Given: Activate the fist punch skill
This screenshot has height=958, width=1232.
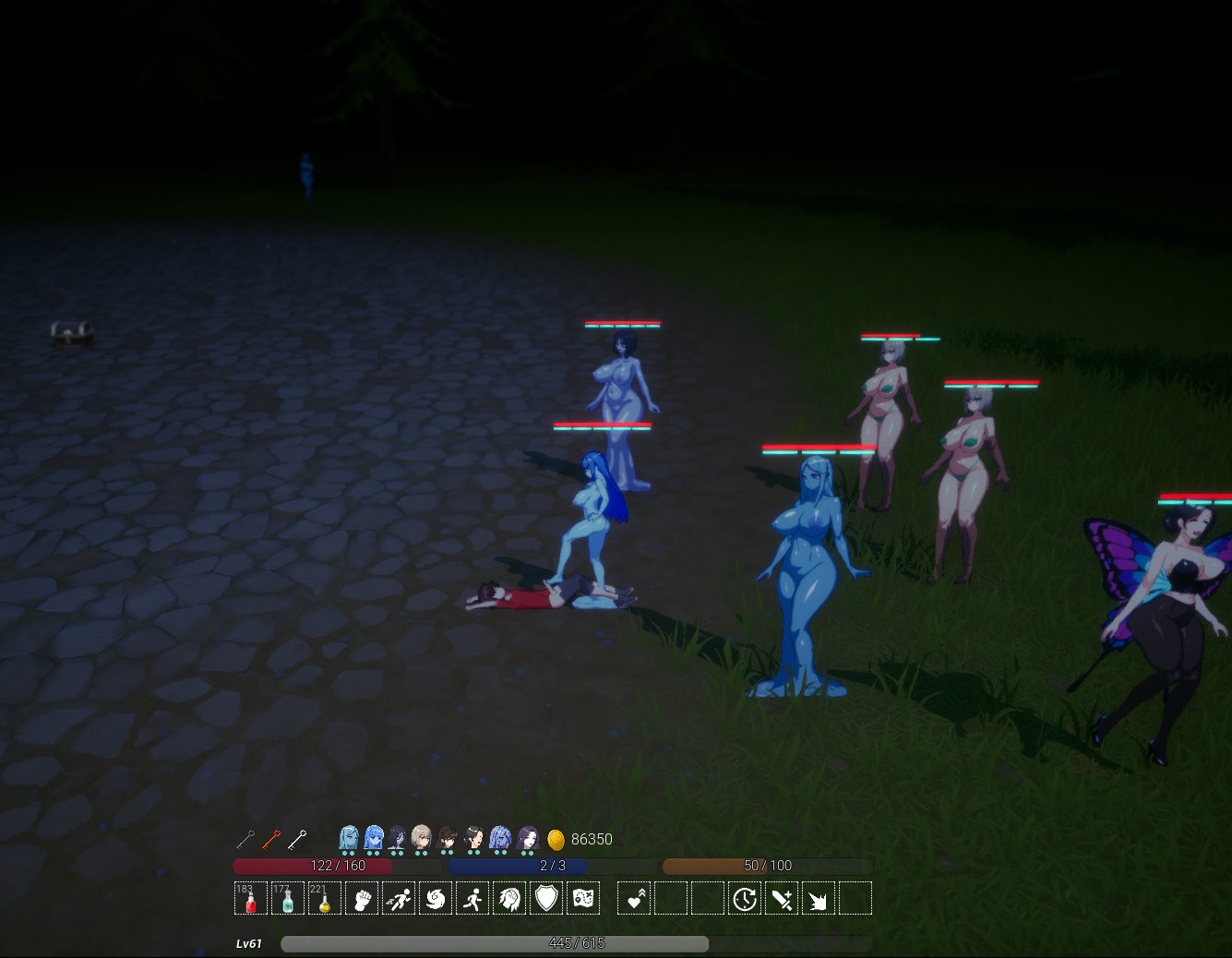Looking at the screenshot, I should pos(362,898).
